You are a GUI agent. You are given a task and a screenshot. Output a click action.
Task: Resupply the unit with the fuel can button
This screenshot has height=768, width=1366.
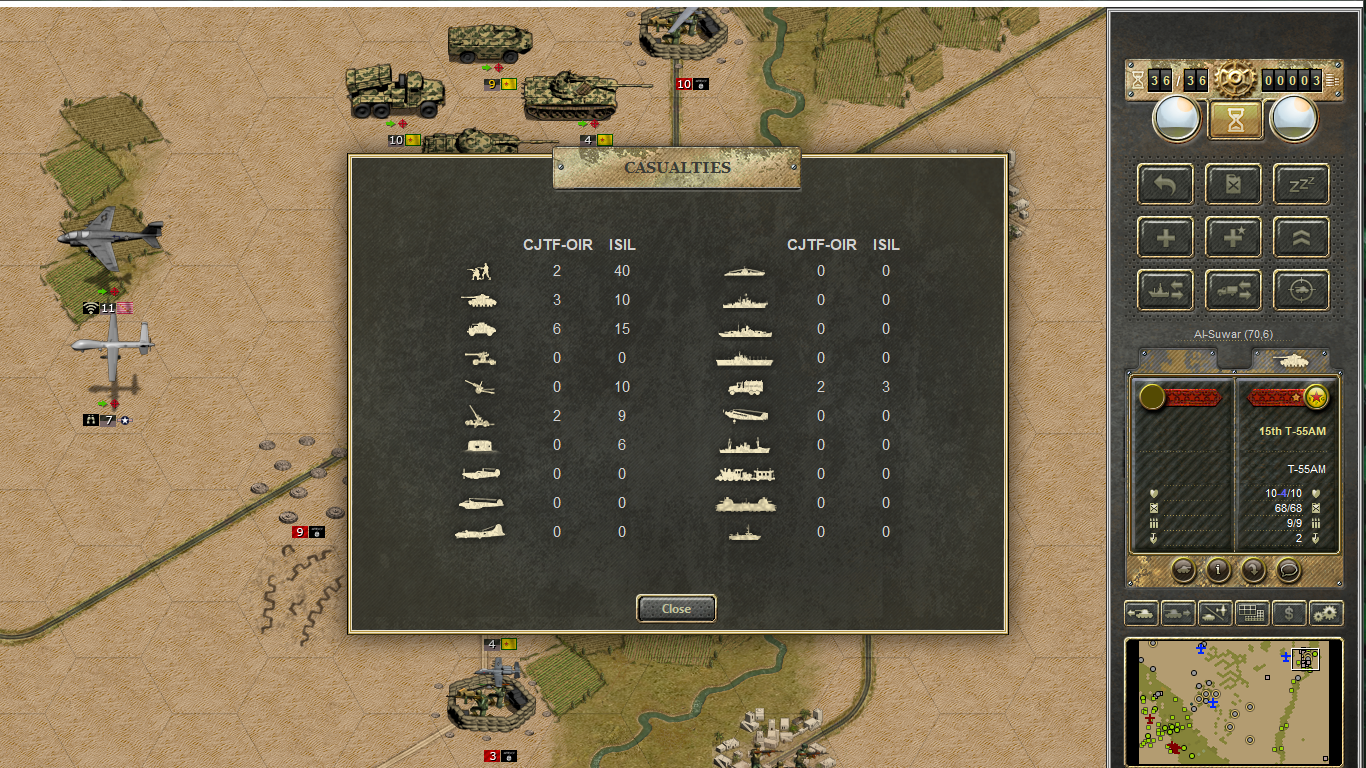tap(1233, 184)
